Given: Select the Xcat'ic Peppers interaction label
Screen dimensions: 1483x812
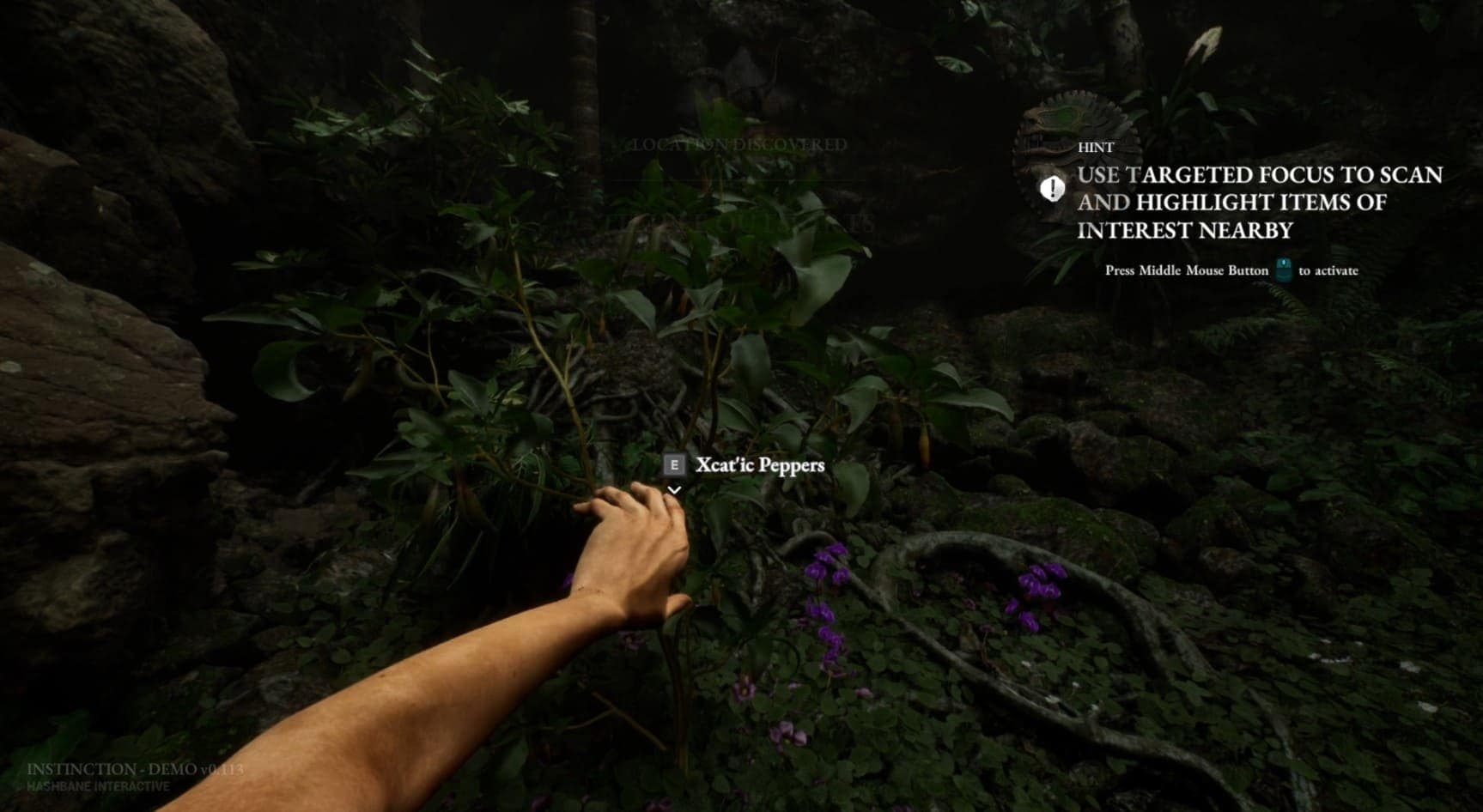Looking at the screenshot, I should point(759,465).
